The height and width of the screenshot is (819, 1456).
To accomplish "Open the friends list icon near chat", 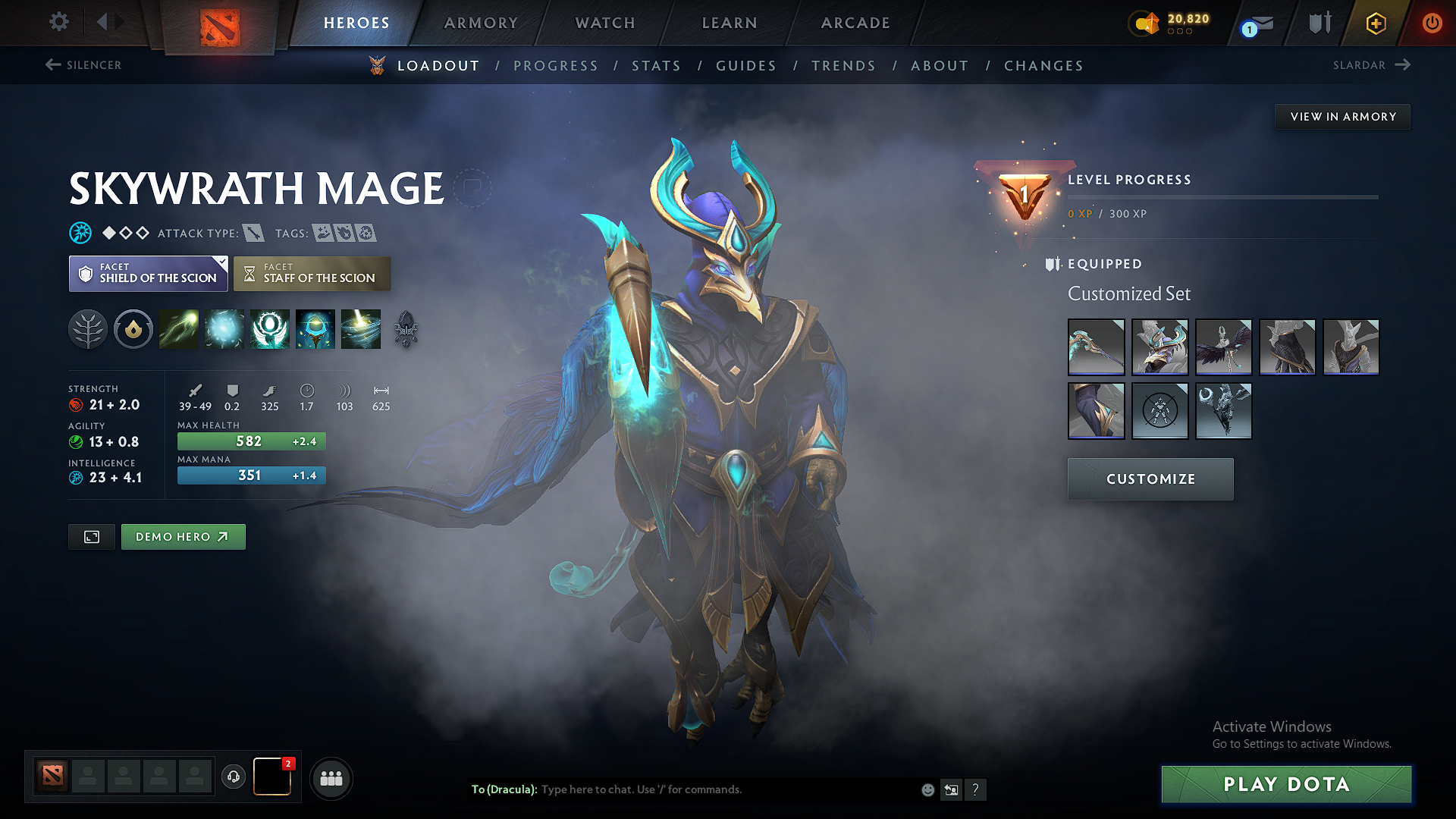I will [331, 778].
